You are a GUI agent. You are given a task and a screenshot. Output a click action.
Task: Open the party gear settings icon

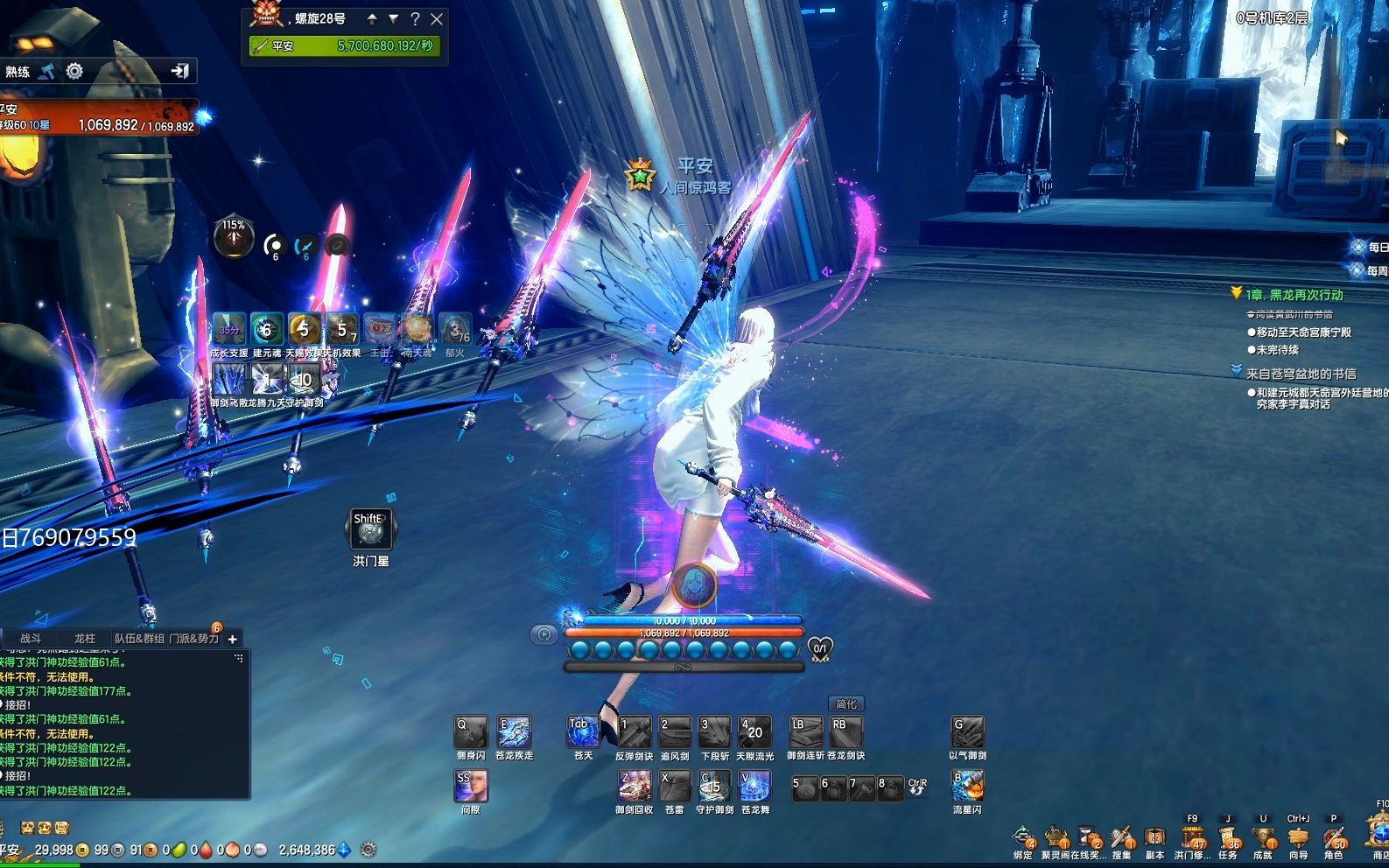click(x=74, y=71)
